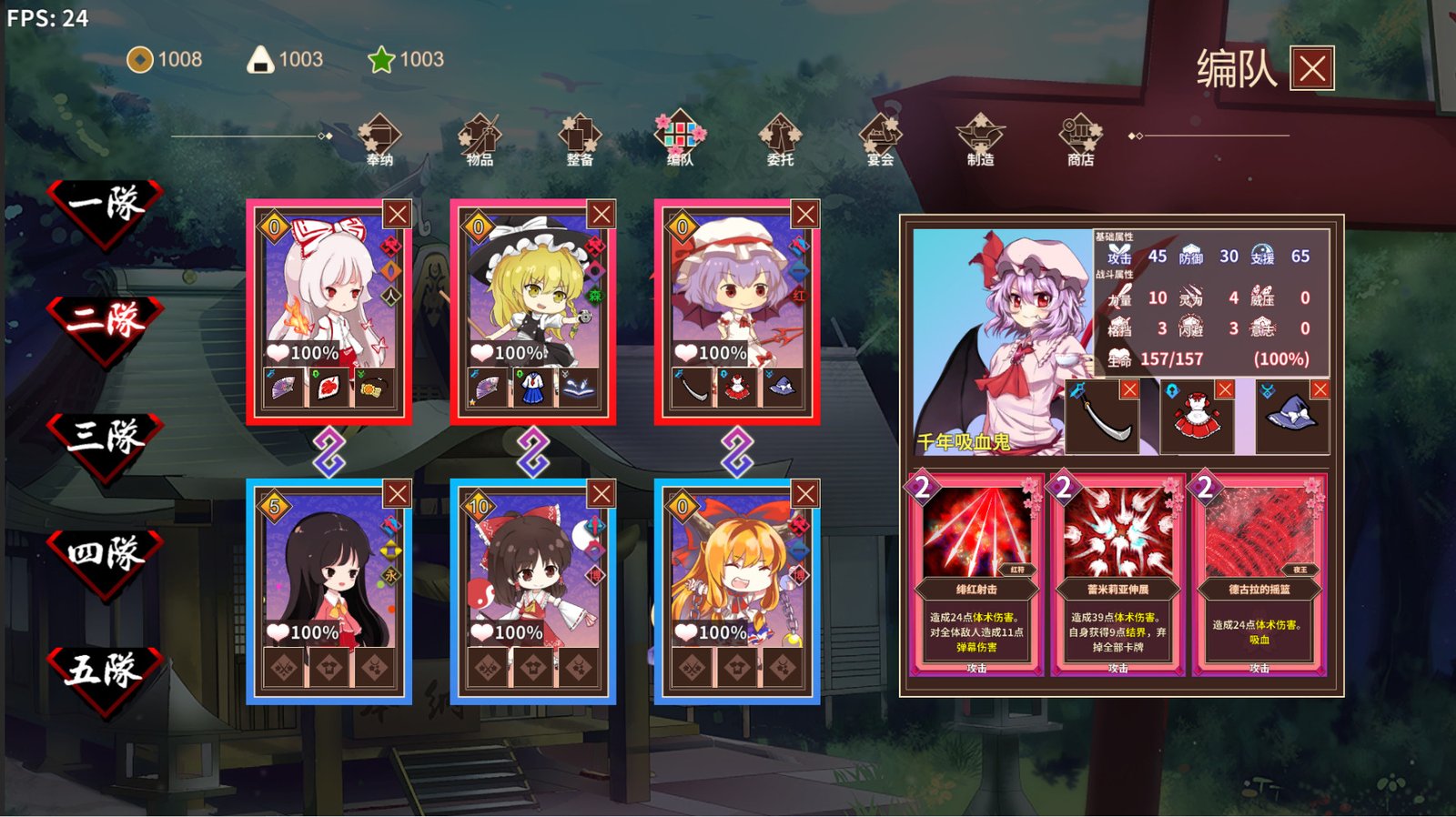The image size is (1456, 817).
Task: Switch to the 编队 formation tab
Action: (x=680, y=136)
